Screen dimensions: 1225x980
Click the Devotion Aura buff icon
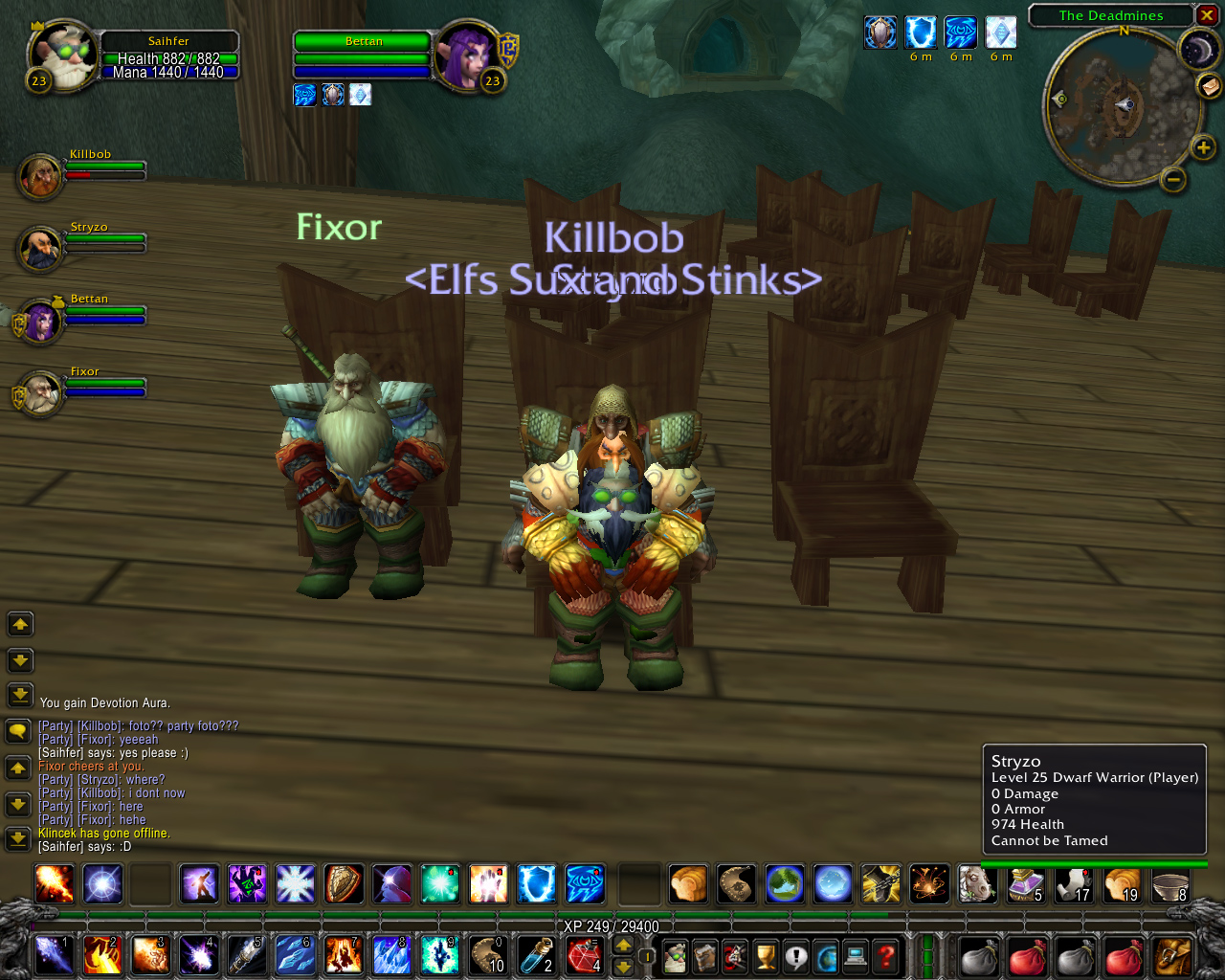(880, 33)
